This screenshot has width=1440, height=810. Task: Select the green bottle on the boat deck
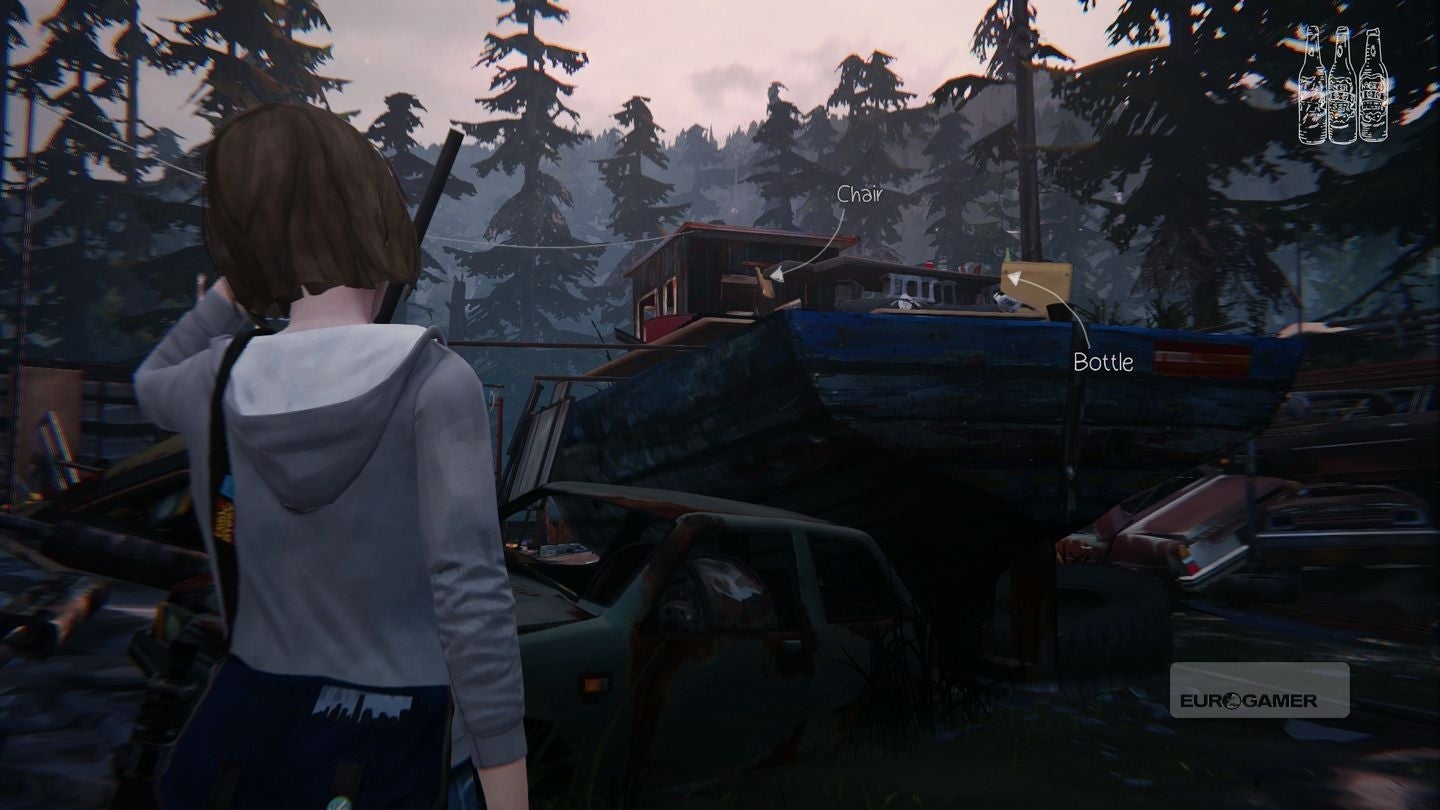1008,253
